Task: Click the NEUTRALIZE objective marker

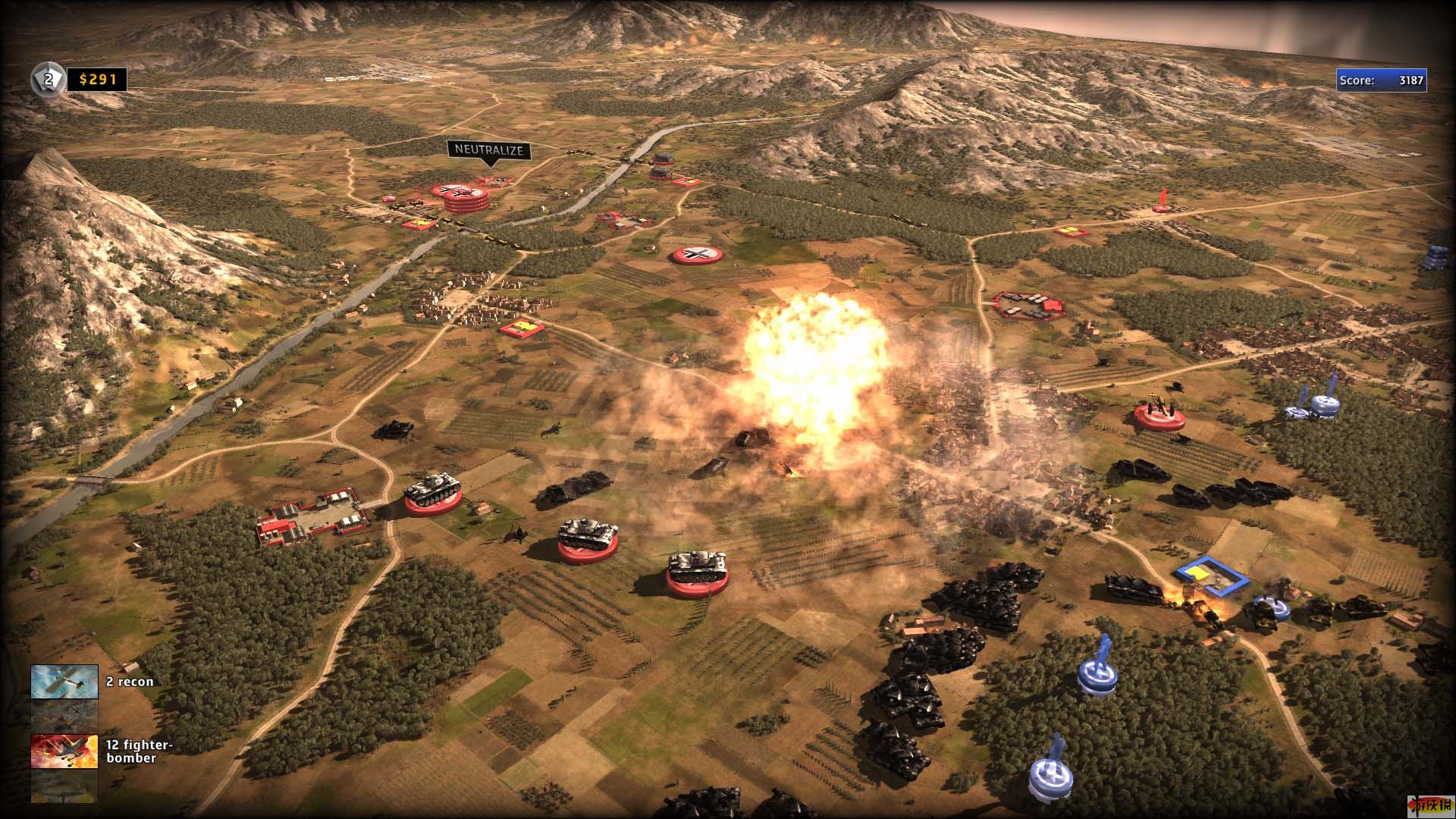Action: pyautogui.click(x=489, y=150)
